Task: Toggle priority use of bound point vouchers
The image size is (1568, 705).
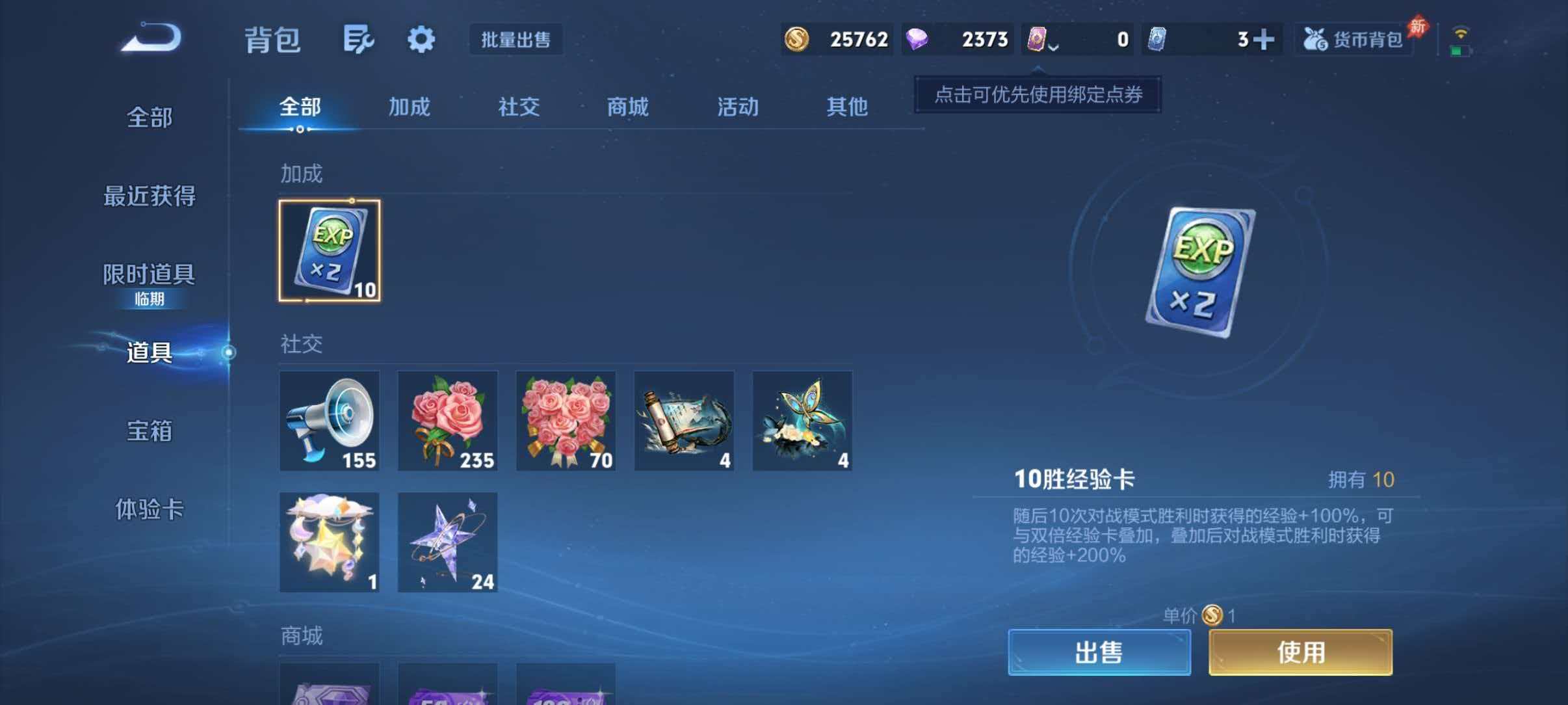Action: (1038, 94)
